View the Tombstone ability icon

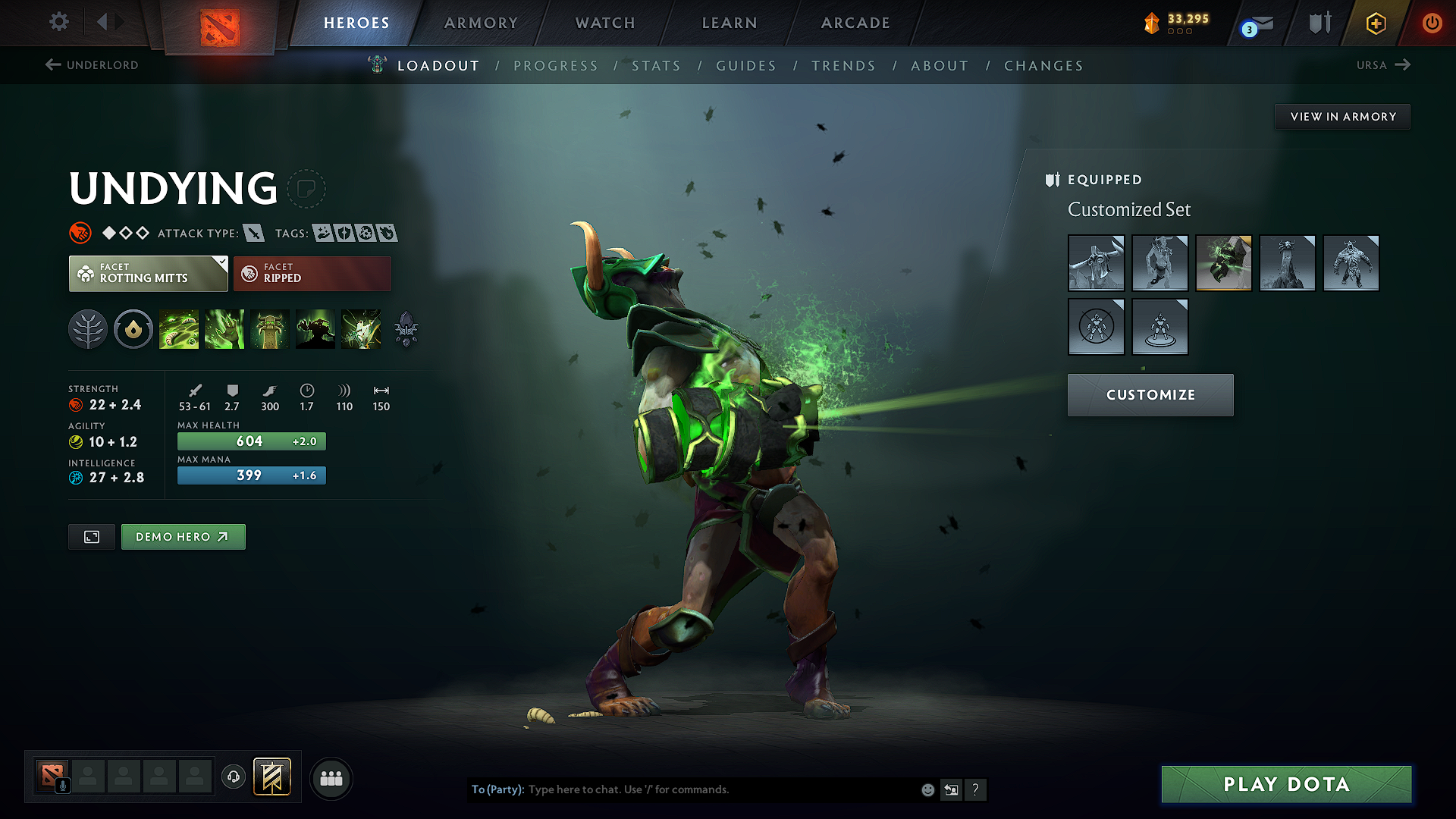[270, 328]
